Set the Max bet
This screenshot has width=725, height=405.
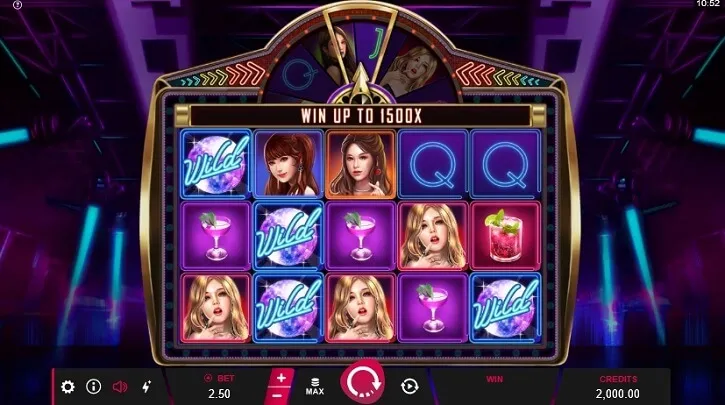click(316, 385)
